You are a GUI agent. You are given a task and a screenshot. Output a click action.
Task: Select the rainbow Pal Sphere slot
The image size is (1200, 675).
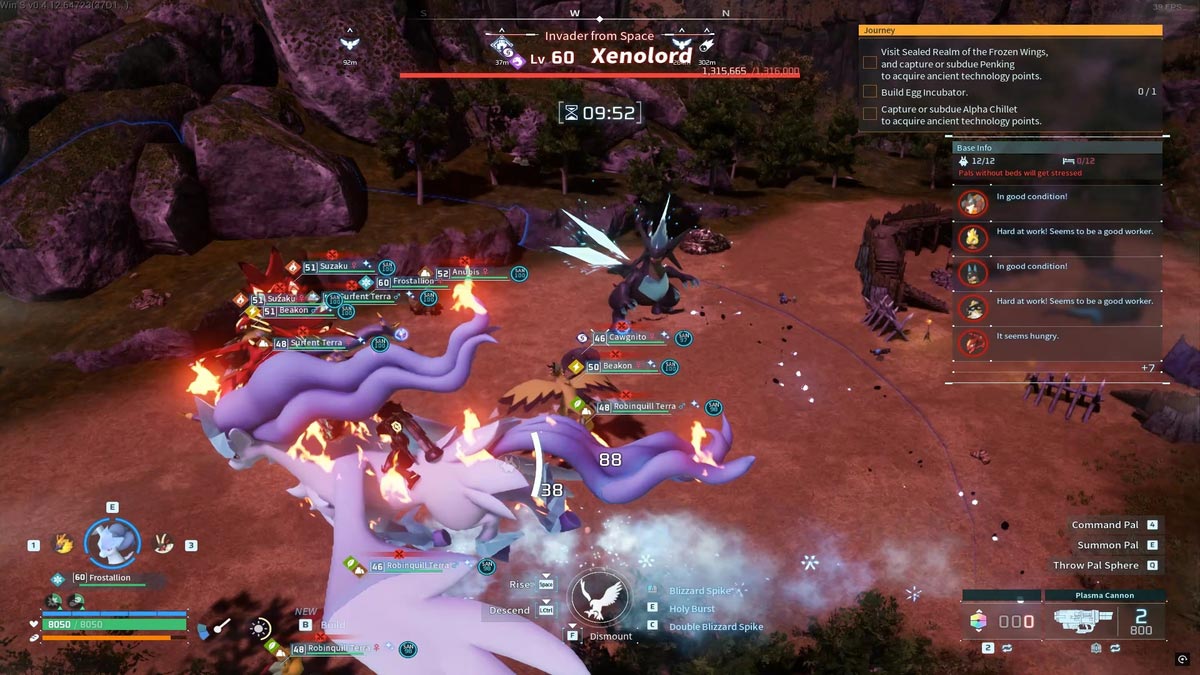tap(978, 622)
